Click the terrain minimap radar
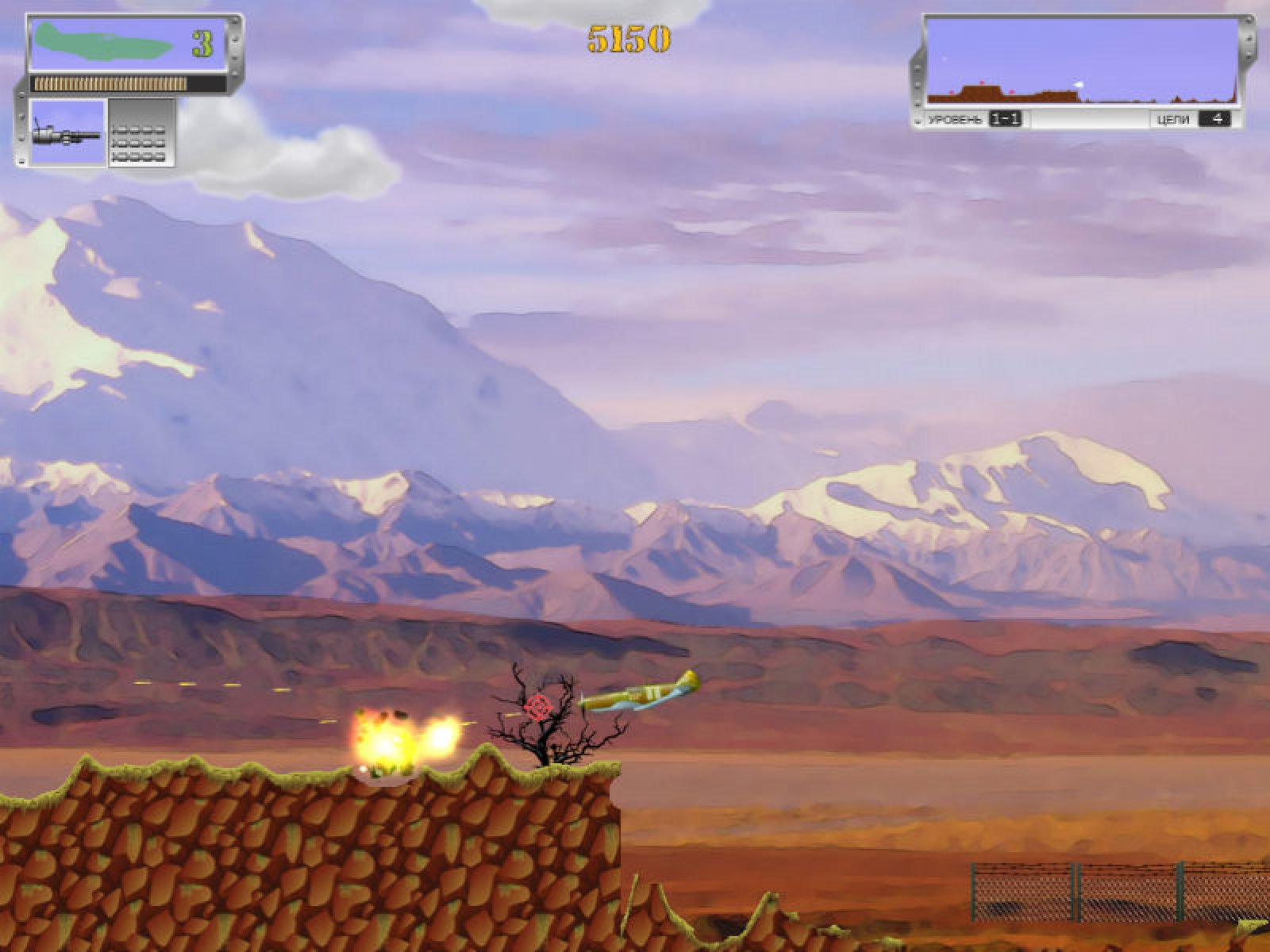 coord(1081,62)
